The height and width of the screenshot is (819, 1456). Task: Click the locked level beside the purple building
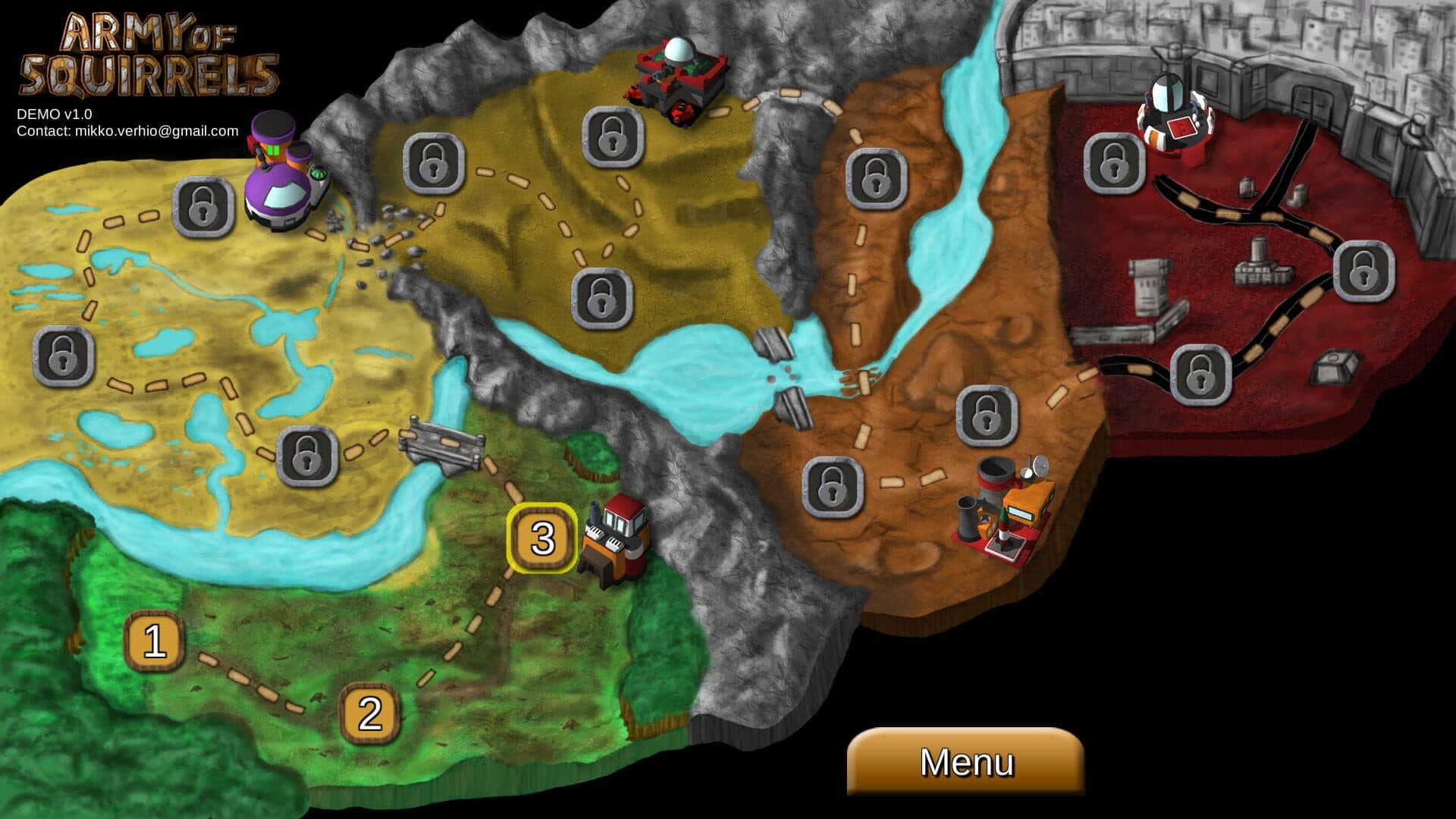coord(202,206)
